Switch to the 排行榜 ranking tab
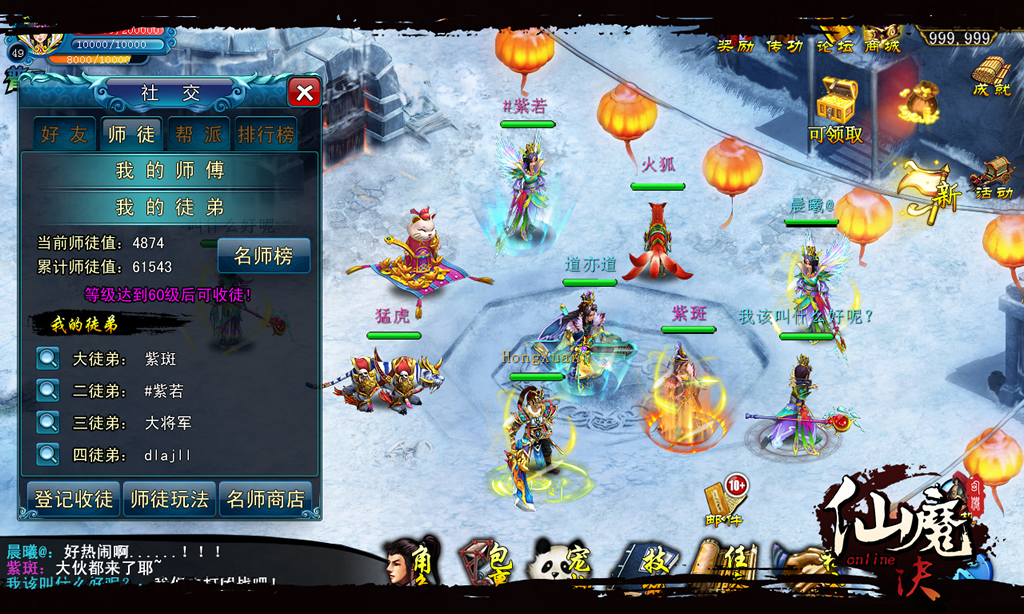Image resolution: width=1024 pixels, height=614 pixels. coord(266,134)
